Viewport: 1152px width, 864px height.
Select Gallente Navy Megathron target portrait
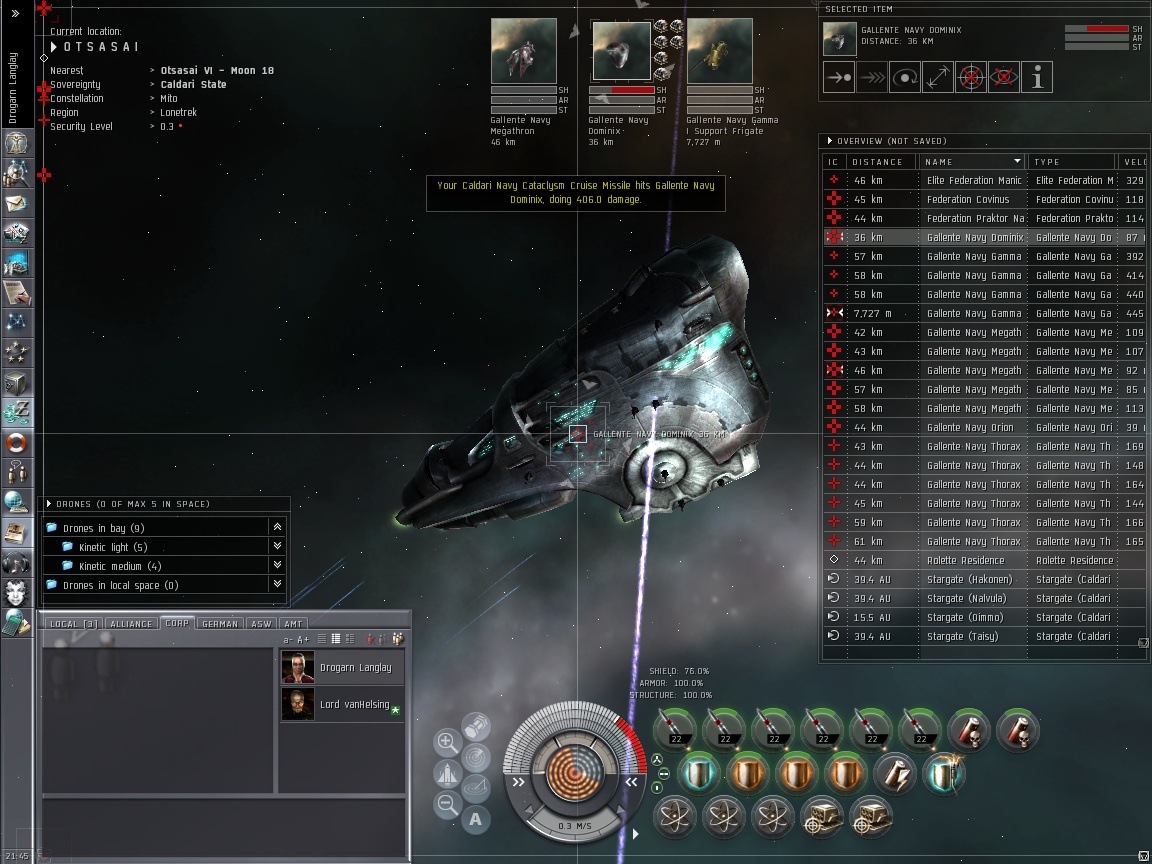click(523, 51)
